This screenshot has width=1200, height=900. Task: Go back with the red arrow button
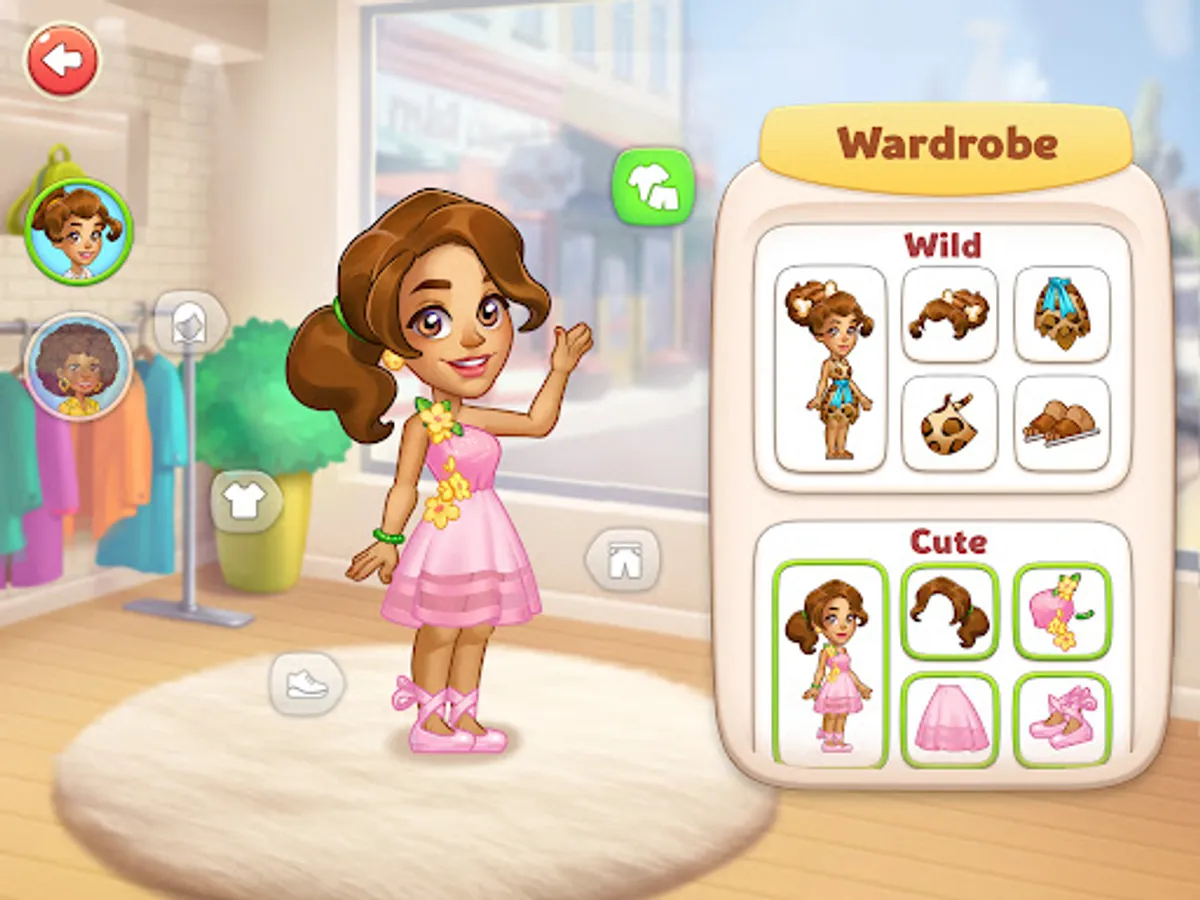point(64,60)
